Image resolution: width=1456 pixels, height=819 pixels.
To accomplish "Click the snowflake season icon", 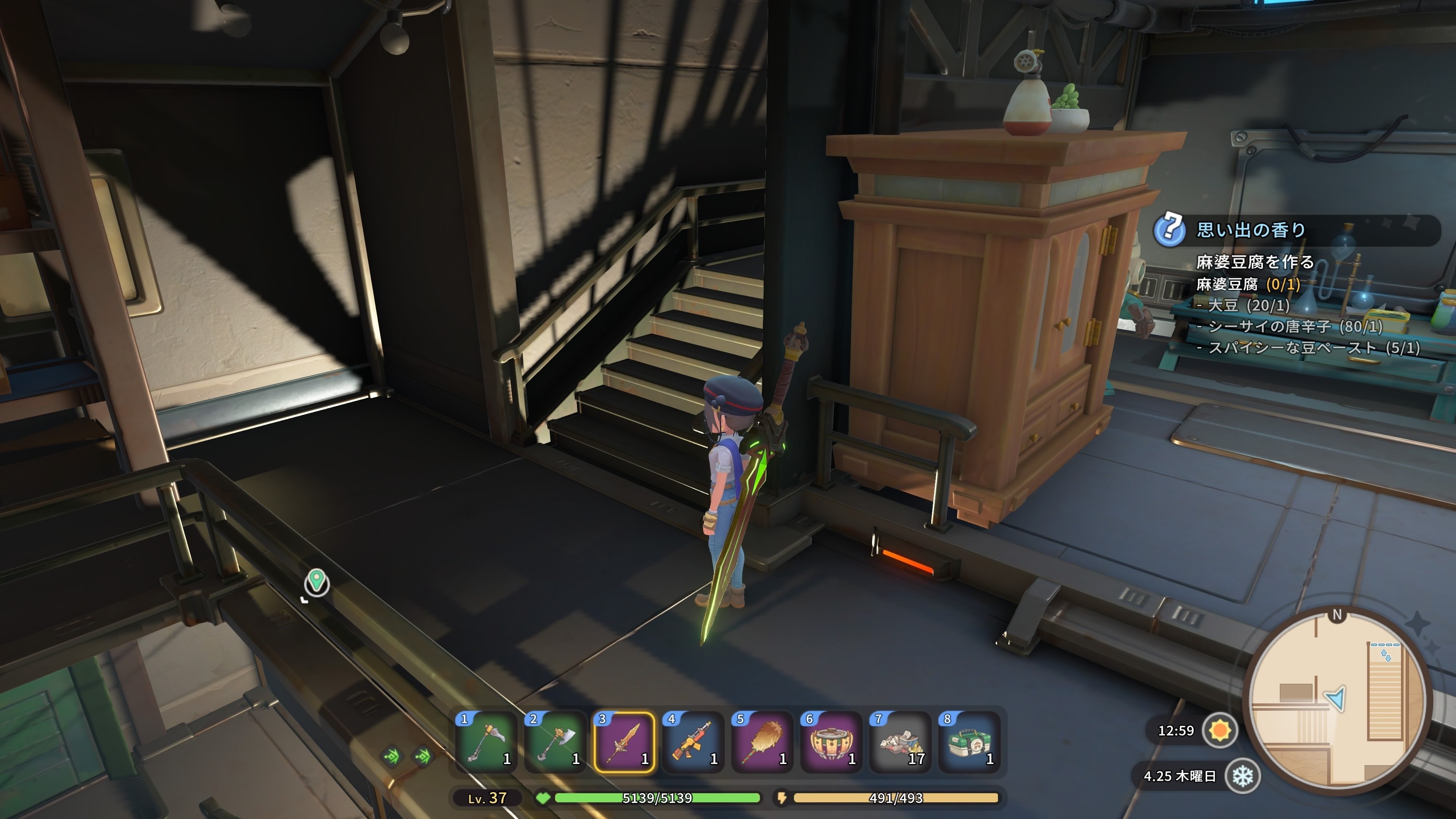I will click(1243, 777).
